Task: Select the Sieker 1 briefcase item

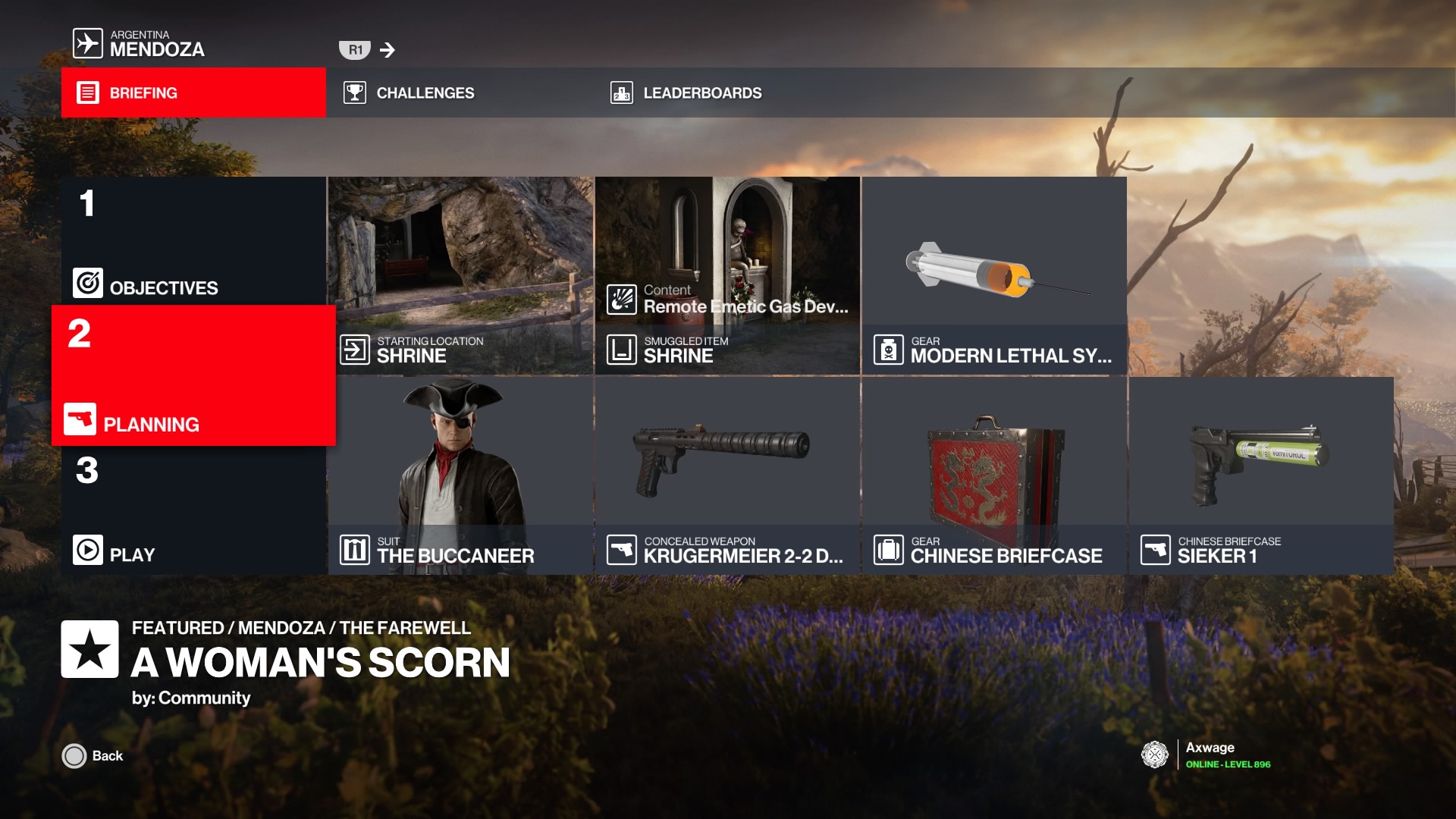Action: [1261, 475]
